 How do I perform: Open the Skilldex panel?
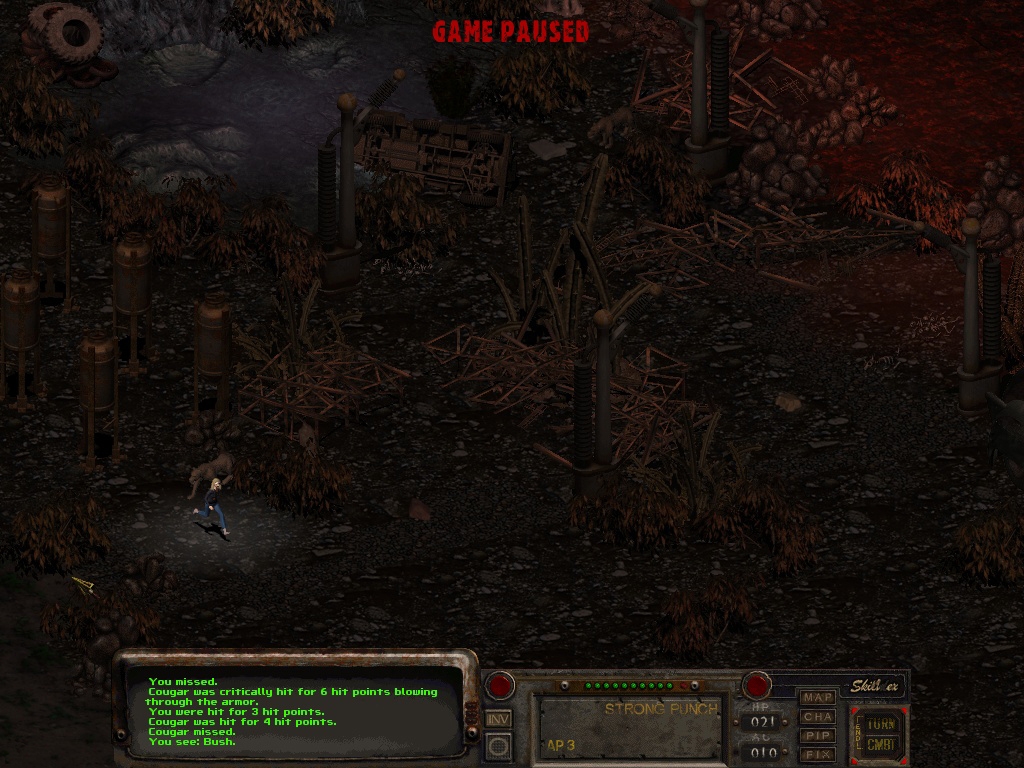tap(876, 686)
